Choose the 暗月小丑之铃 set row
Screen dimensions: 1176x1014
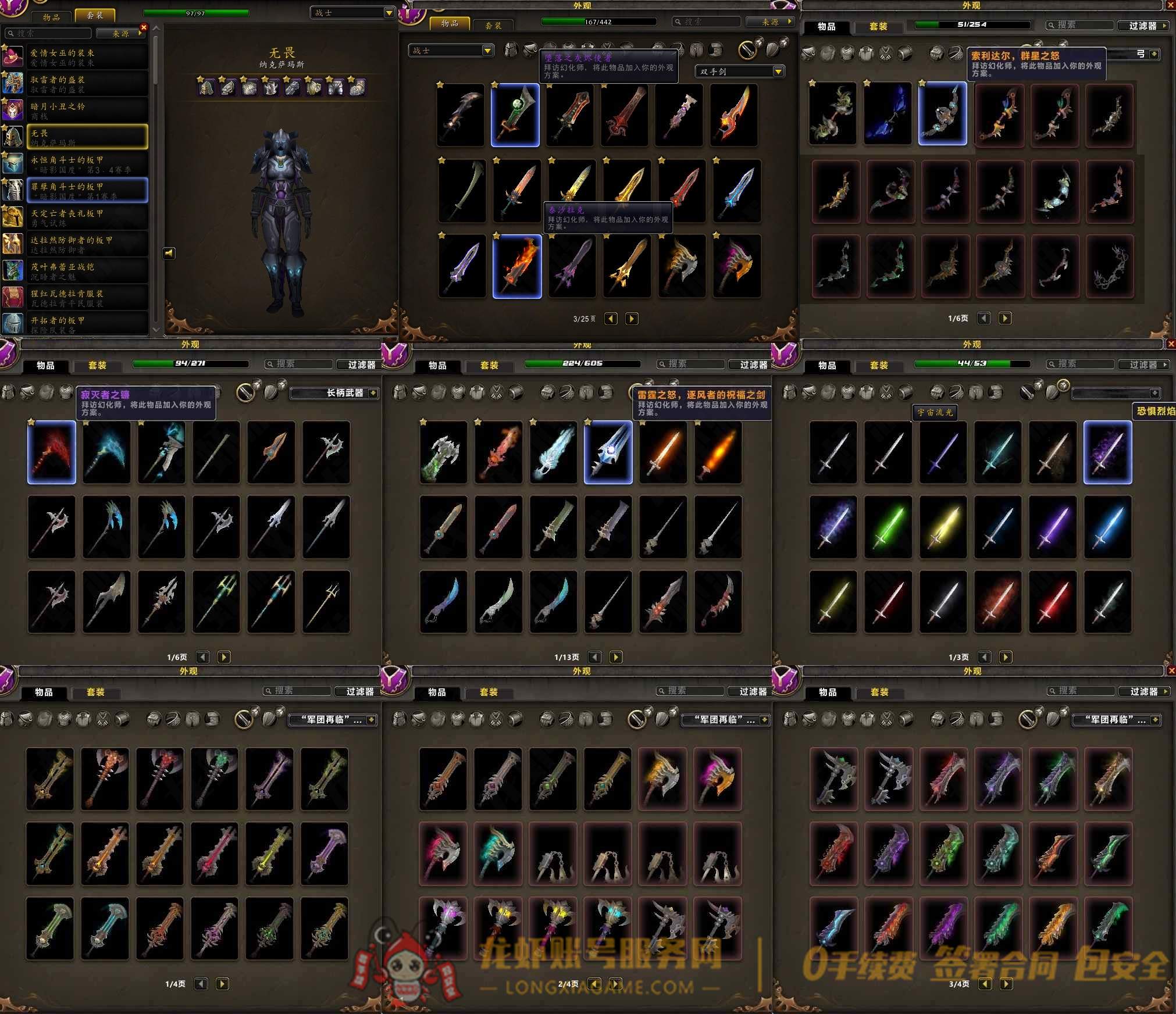tap(87, 110)
